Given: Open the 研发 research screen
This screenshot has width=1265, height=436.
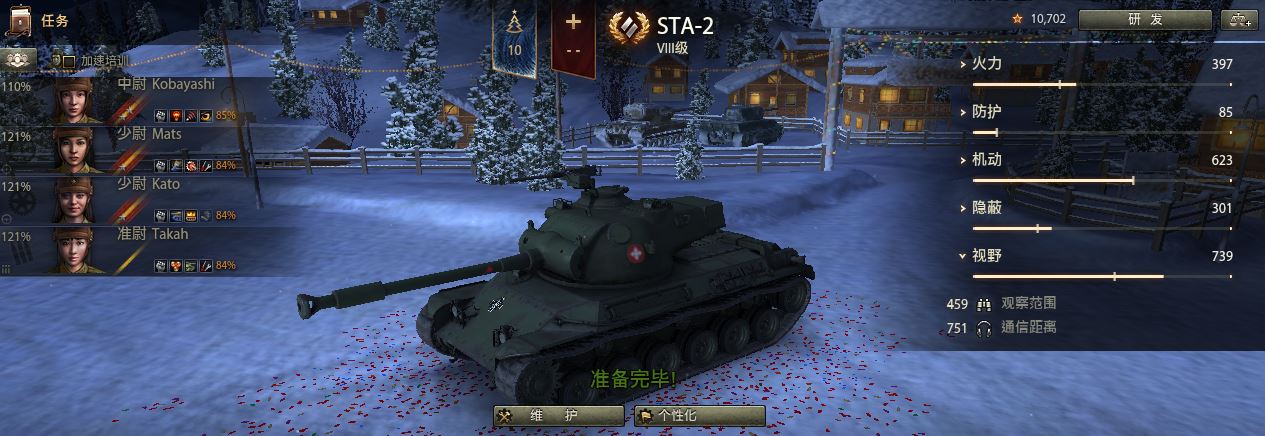Looking at the screenshot, I should tap(1145, 19).
